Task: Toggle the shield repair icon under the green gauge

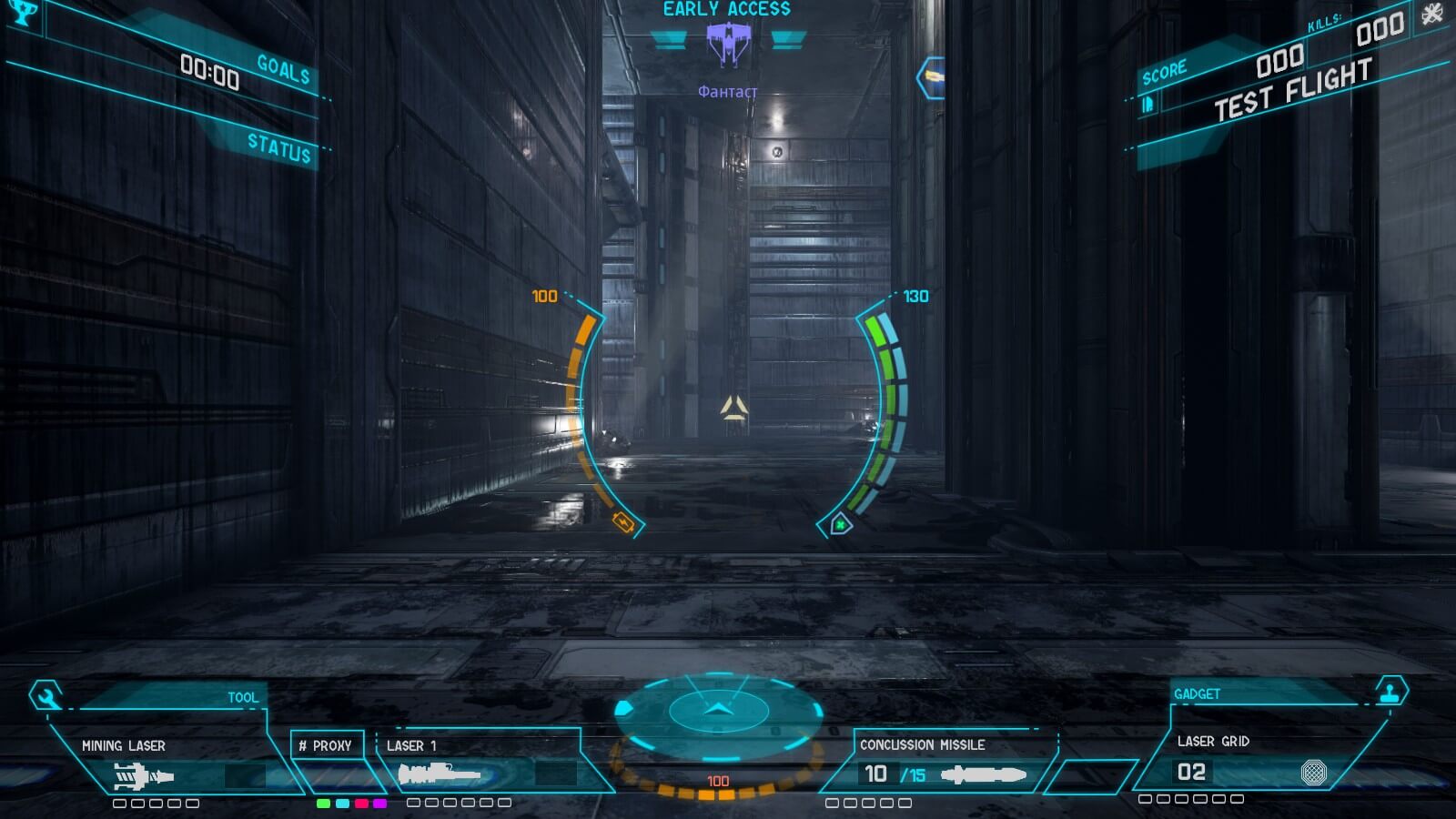Action: [x=841, y=524]
